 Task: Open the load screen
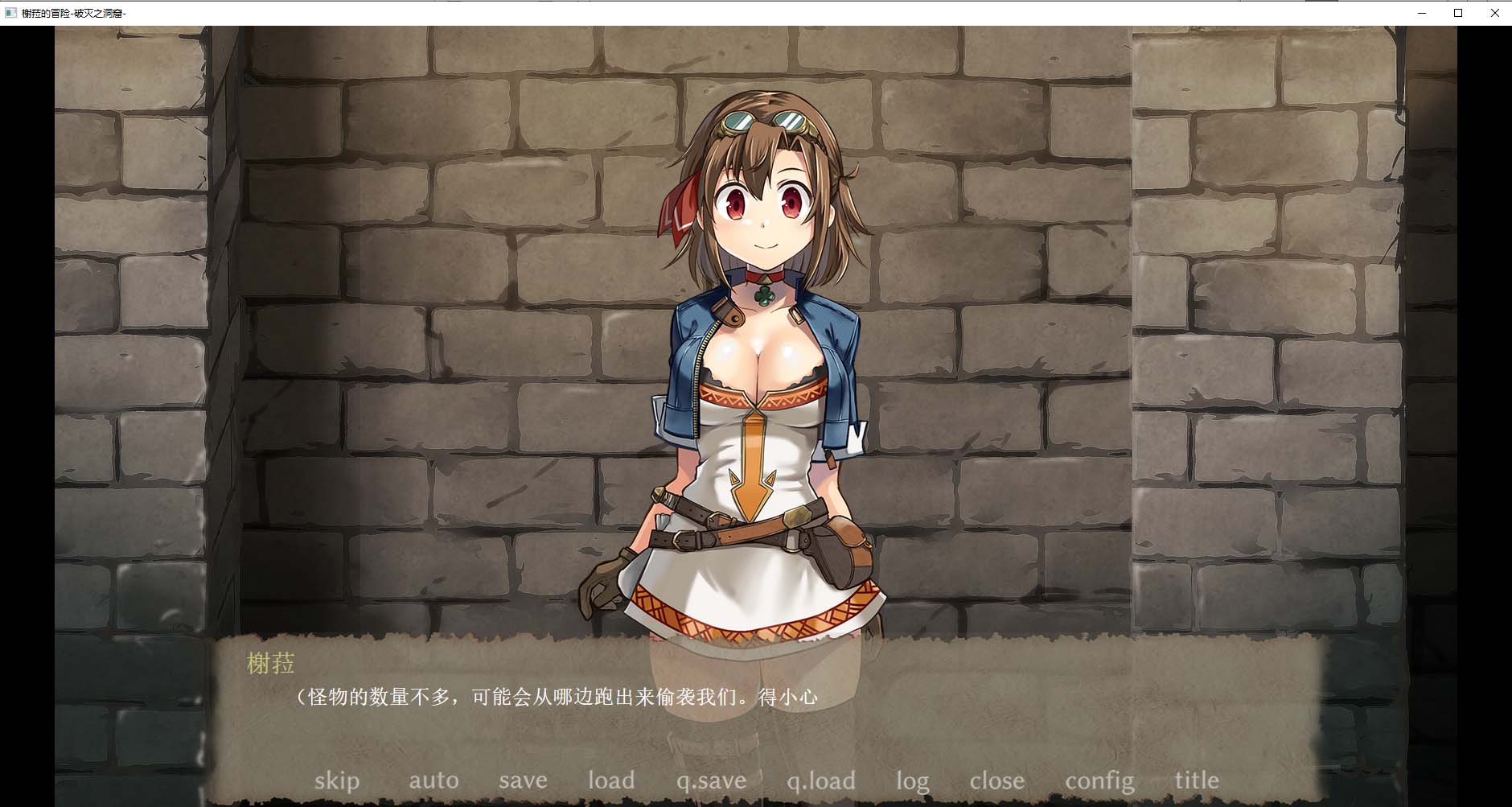[x=611, y=779]
